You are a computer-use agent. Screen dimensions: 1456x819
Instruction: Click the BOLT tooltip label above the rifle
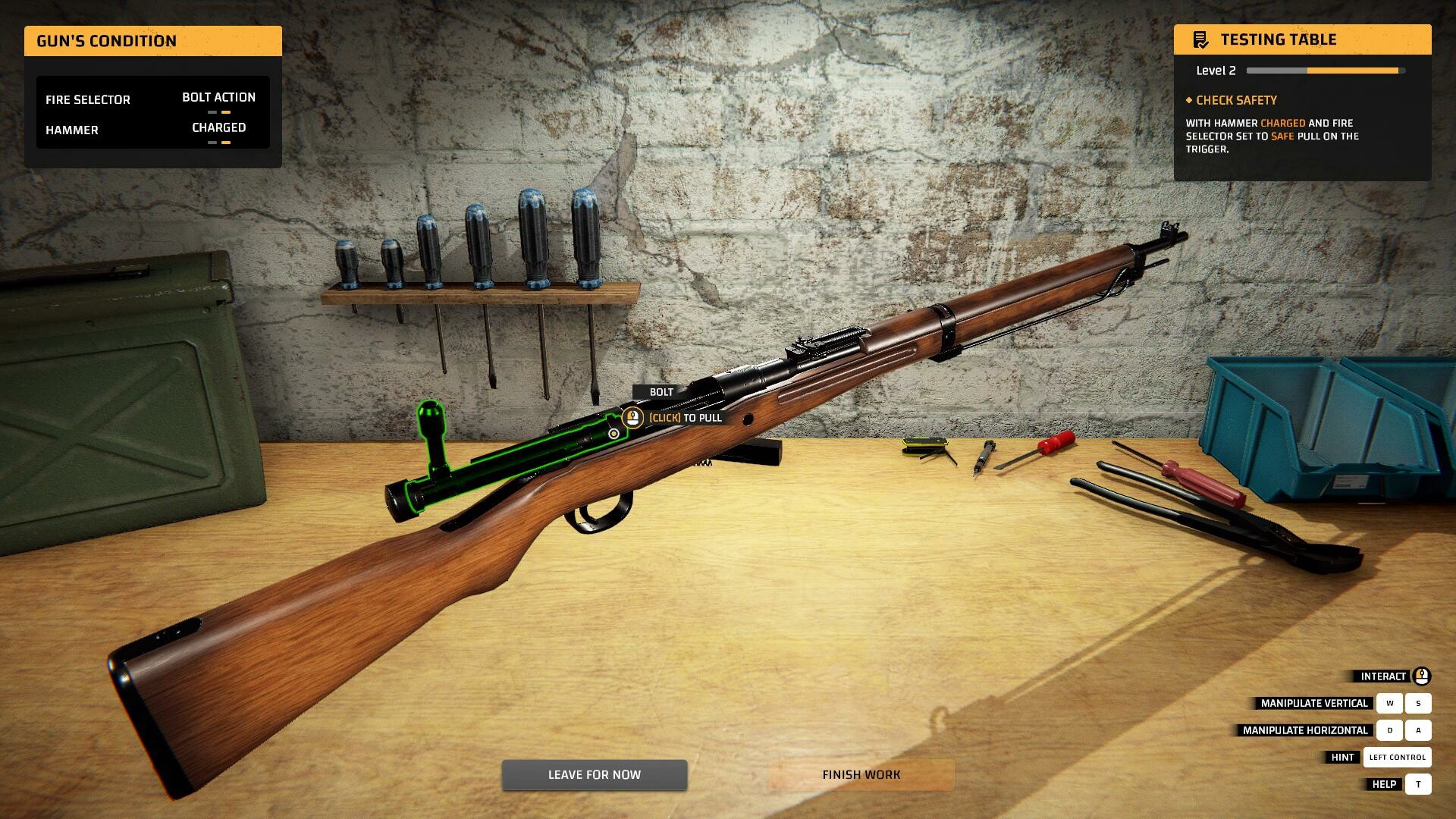(x=660, y=393)
